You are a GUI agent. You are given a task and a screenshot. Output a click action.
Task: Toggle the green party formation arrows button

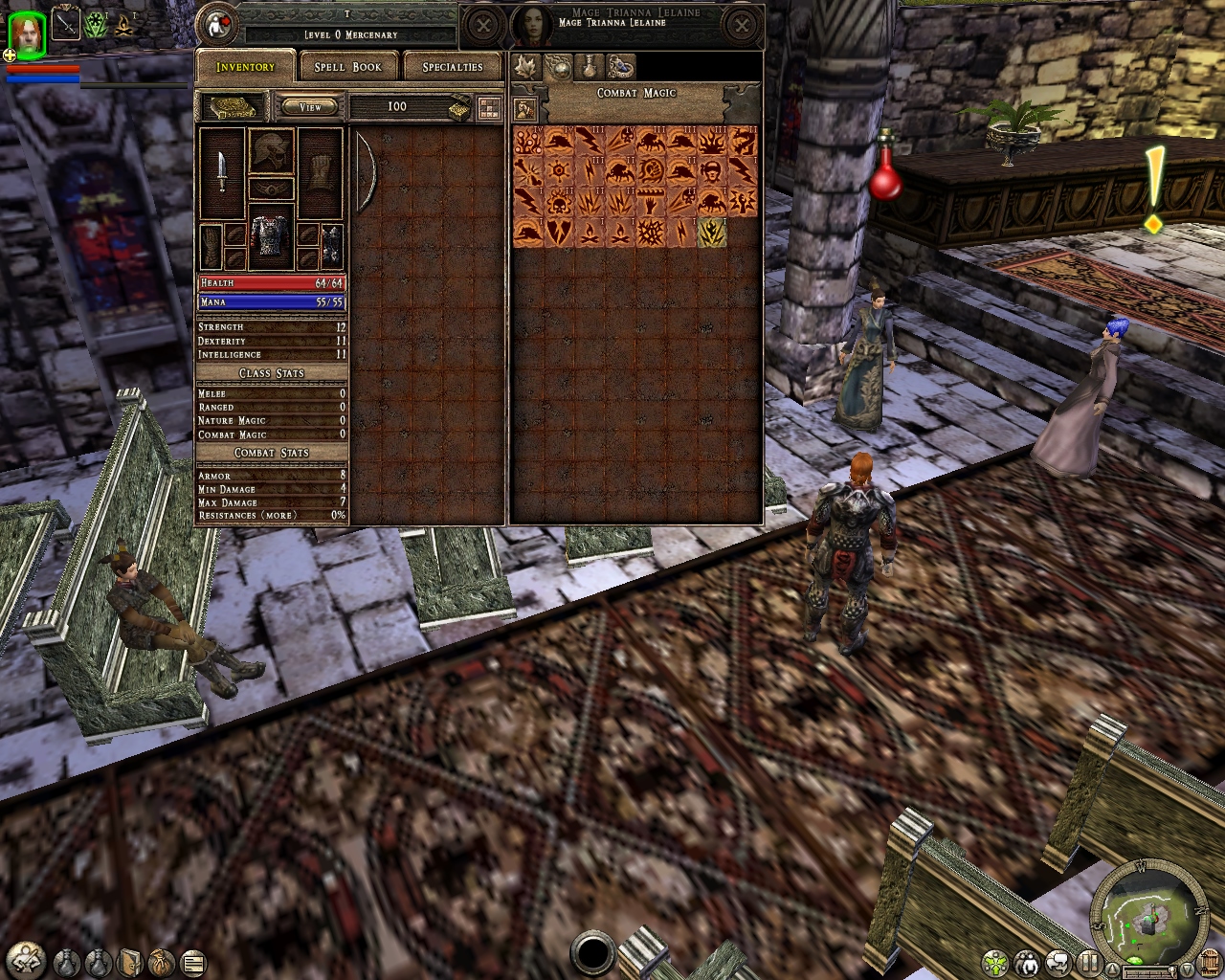point(996,962)
